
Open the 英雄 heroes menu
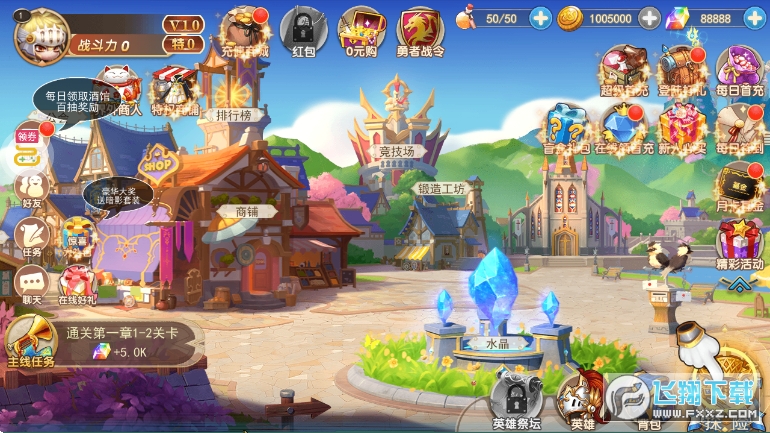click(581, 400)
